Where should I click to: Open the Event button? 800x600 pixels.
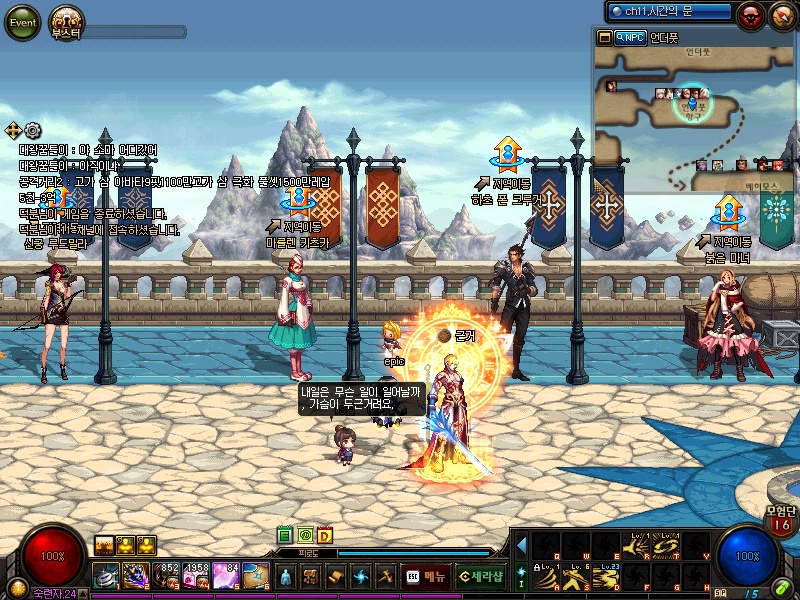(x=22, y=23)
